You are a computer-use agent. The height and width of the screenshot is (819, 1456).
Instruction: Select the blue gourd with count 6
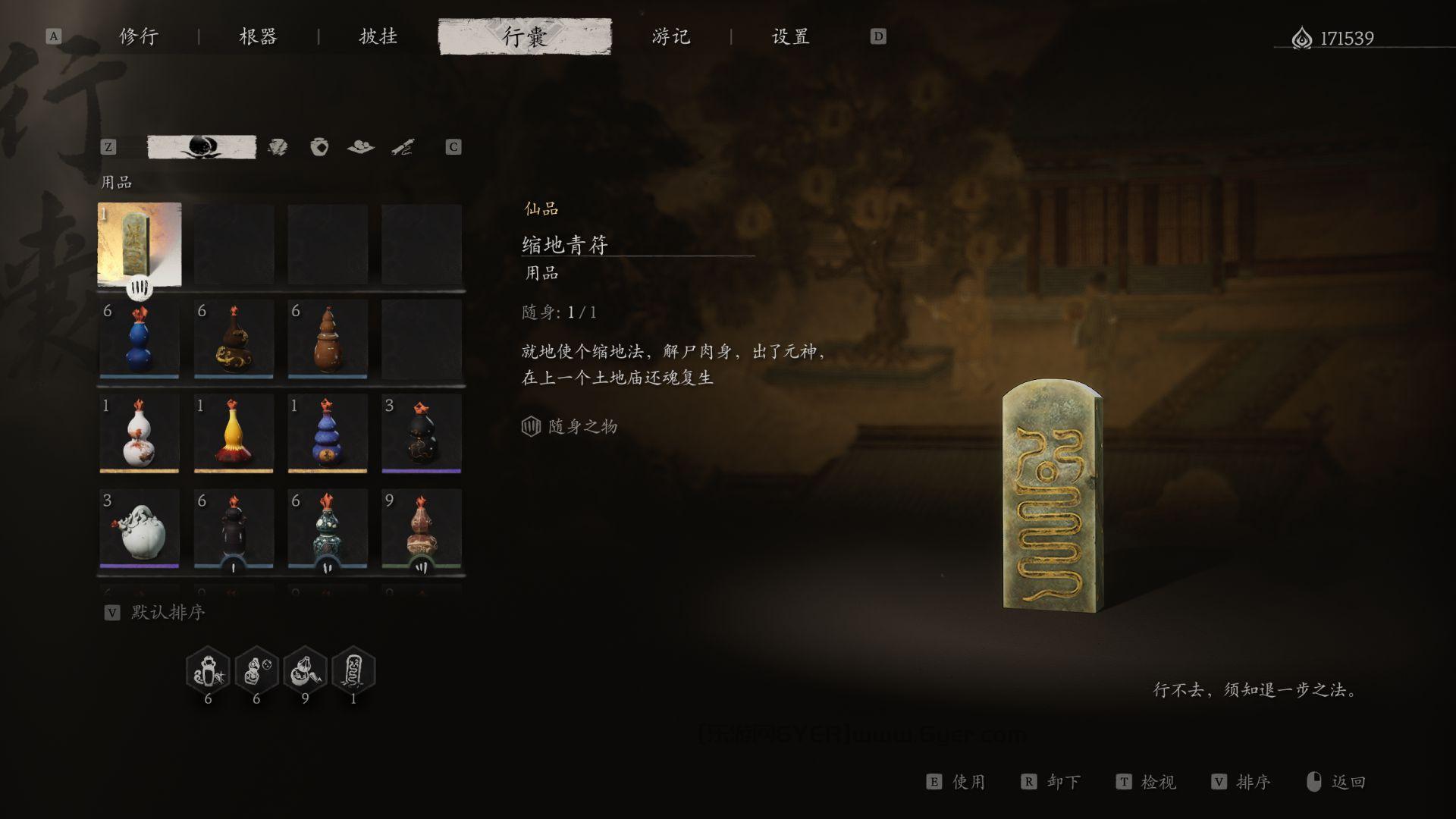click(x=140, y=340)
